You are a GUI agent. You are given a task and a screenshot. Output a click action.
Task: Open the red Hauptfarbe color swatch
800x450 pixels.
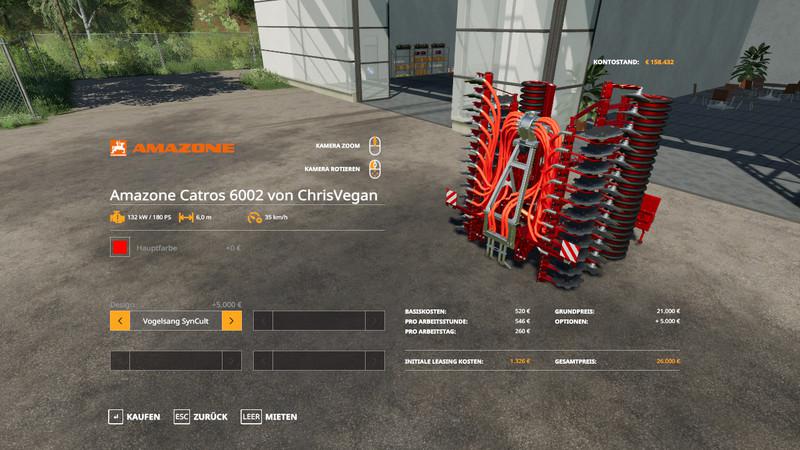(x=120, y=248)
